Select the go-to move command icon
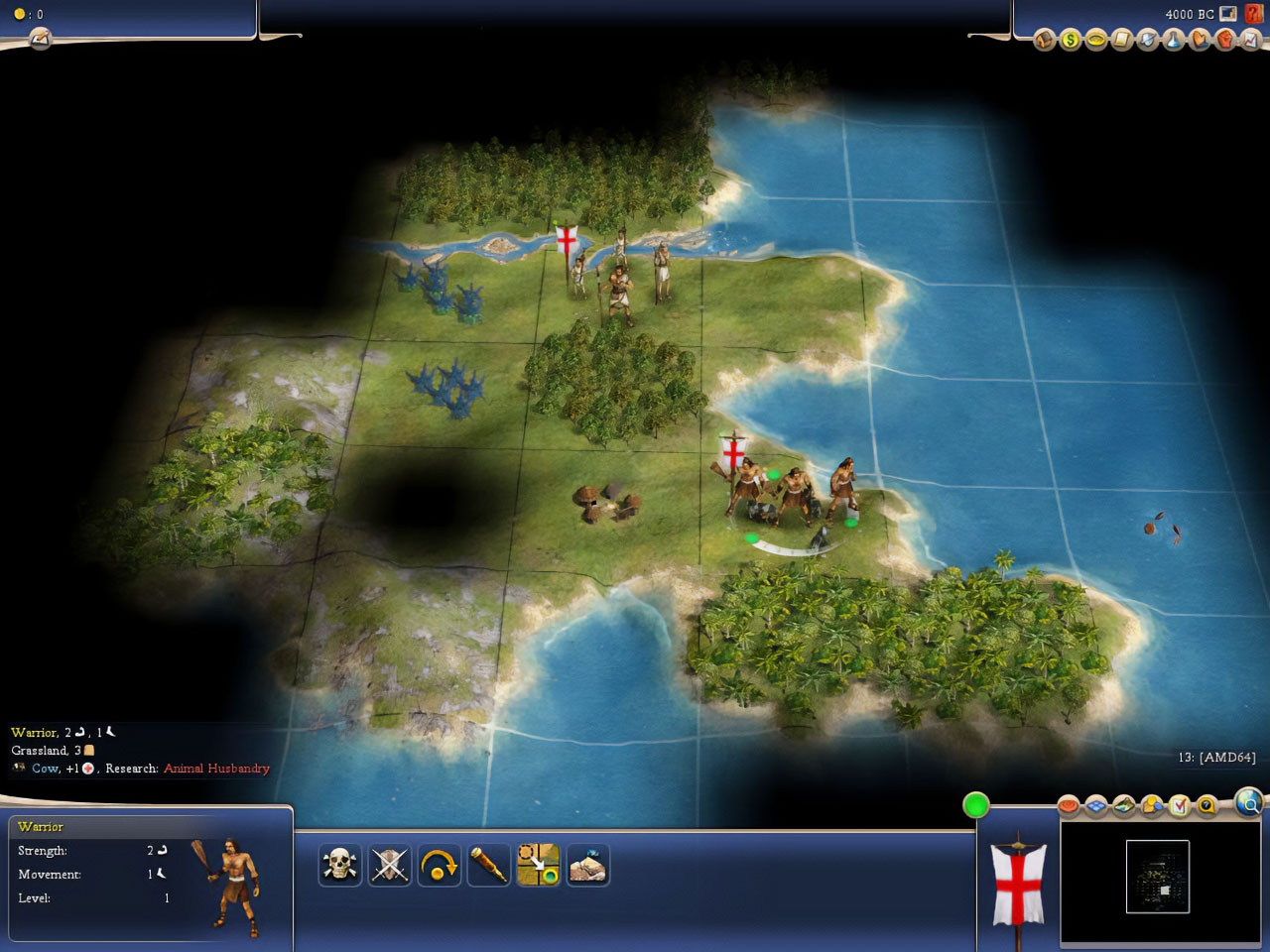Viewport: 1270px width, 952px height. pyautogui.click(x=538, y=865)
